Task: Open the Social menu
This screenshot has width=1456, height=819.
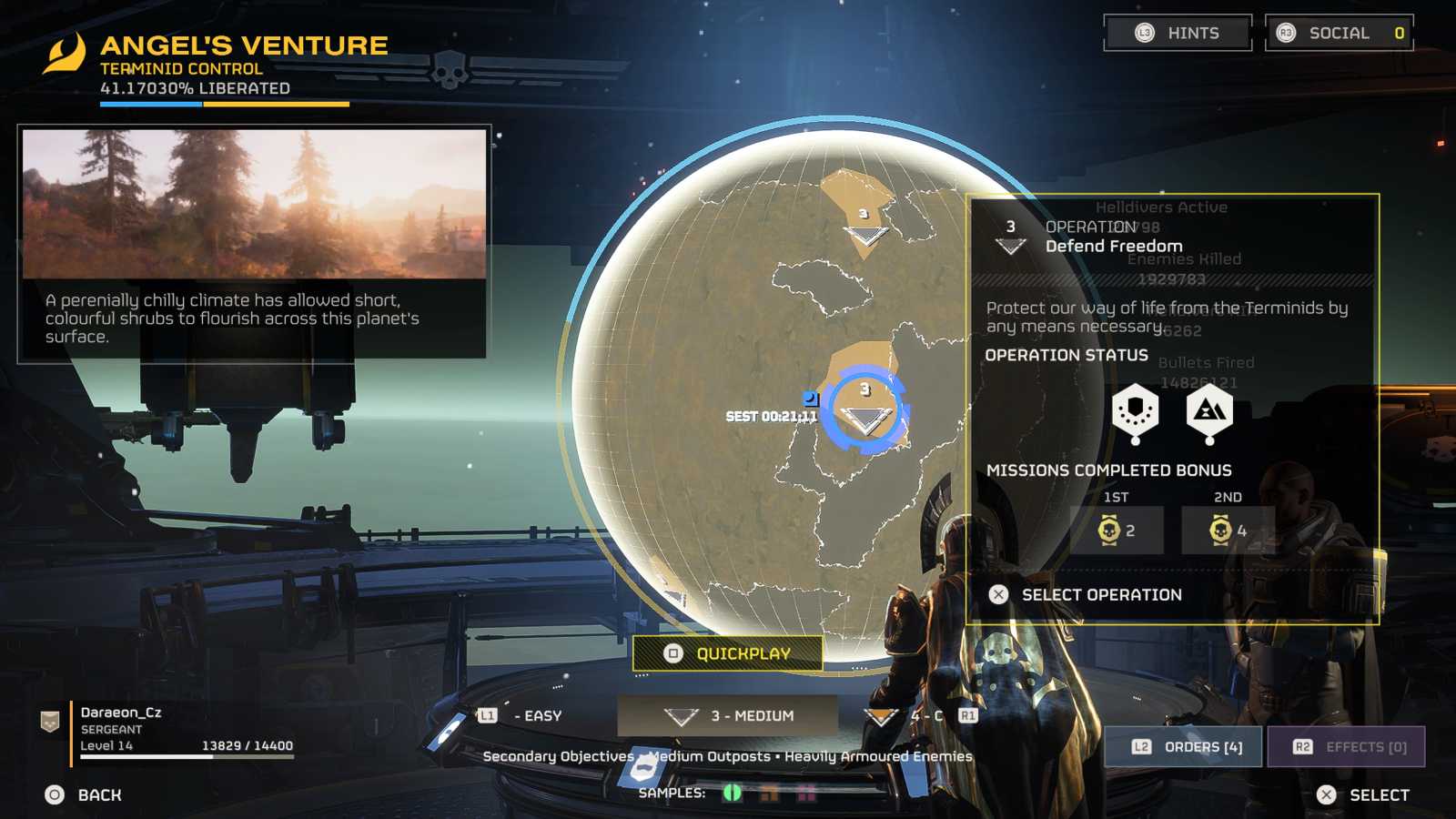Action: click(x=1339, y=34)
